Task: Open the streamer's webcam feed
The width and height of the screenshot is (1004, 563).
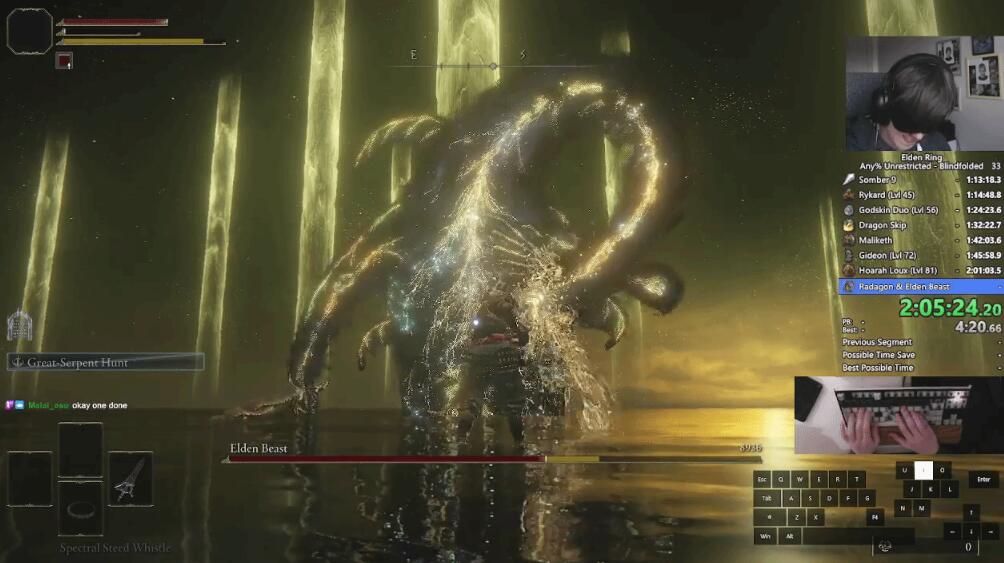Action: (923, 94)
